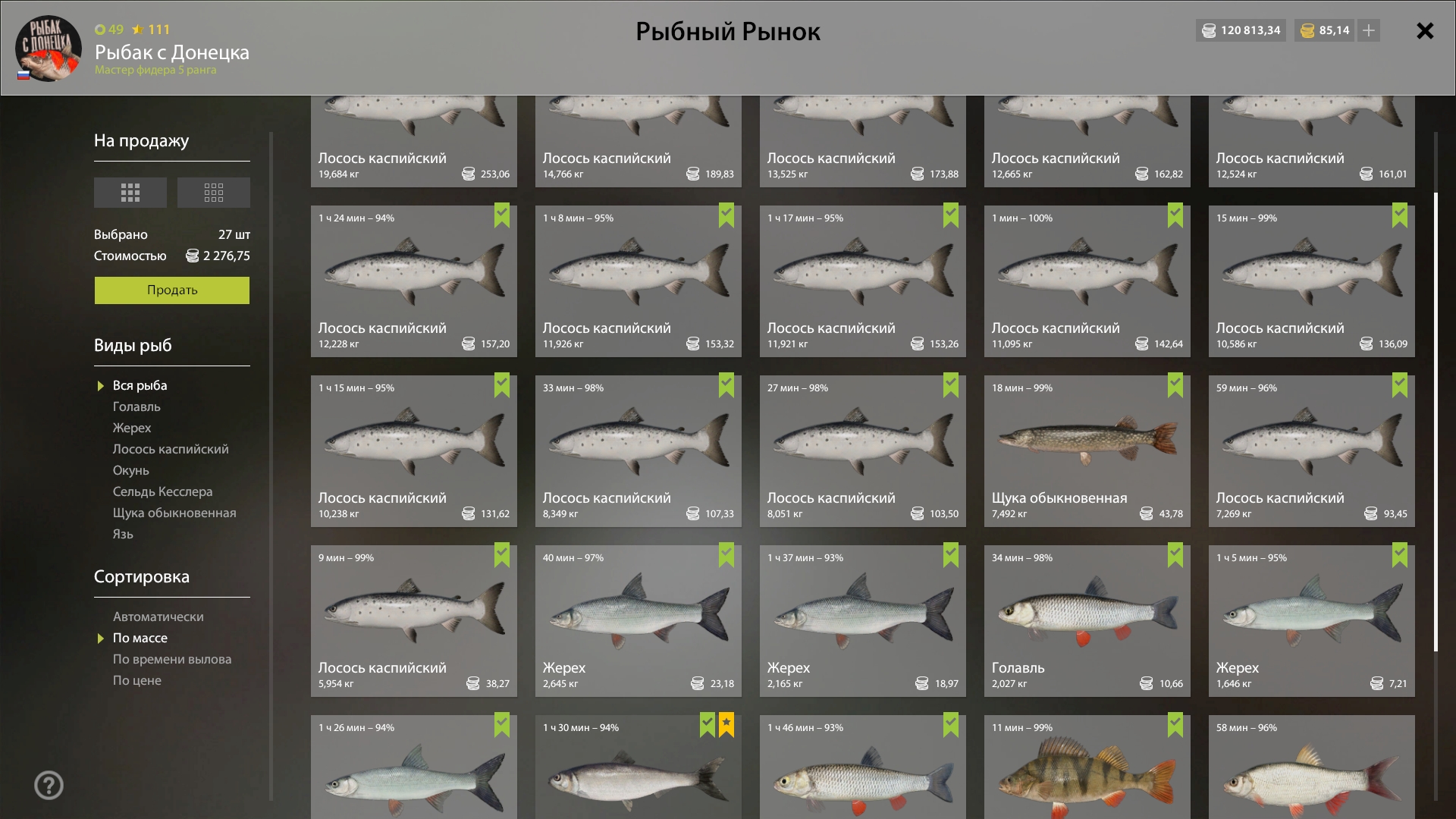Sort fish by catch time

pos(172,660)
